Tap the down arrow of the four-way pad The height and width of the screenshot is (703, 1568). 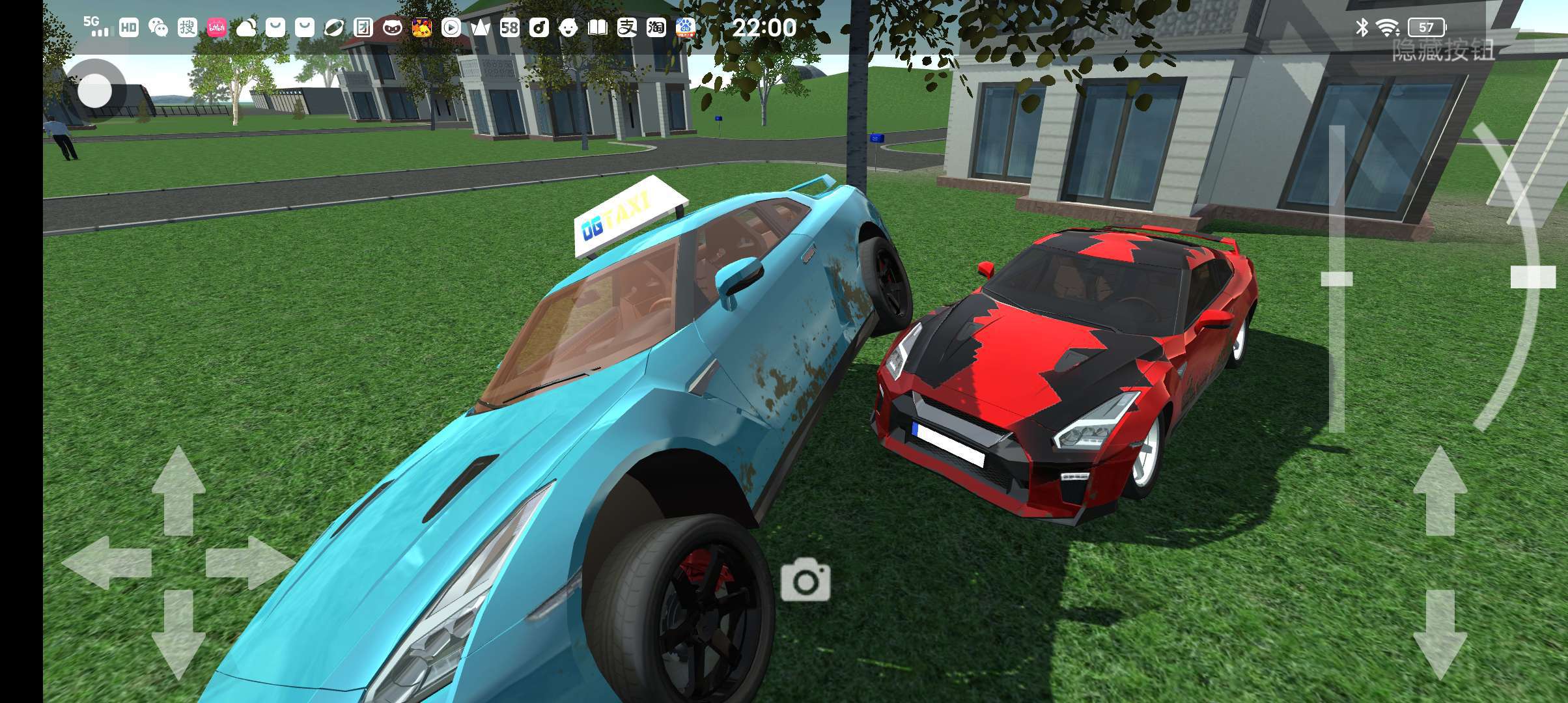coord(178,634)
